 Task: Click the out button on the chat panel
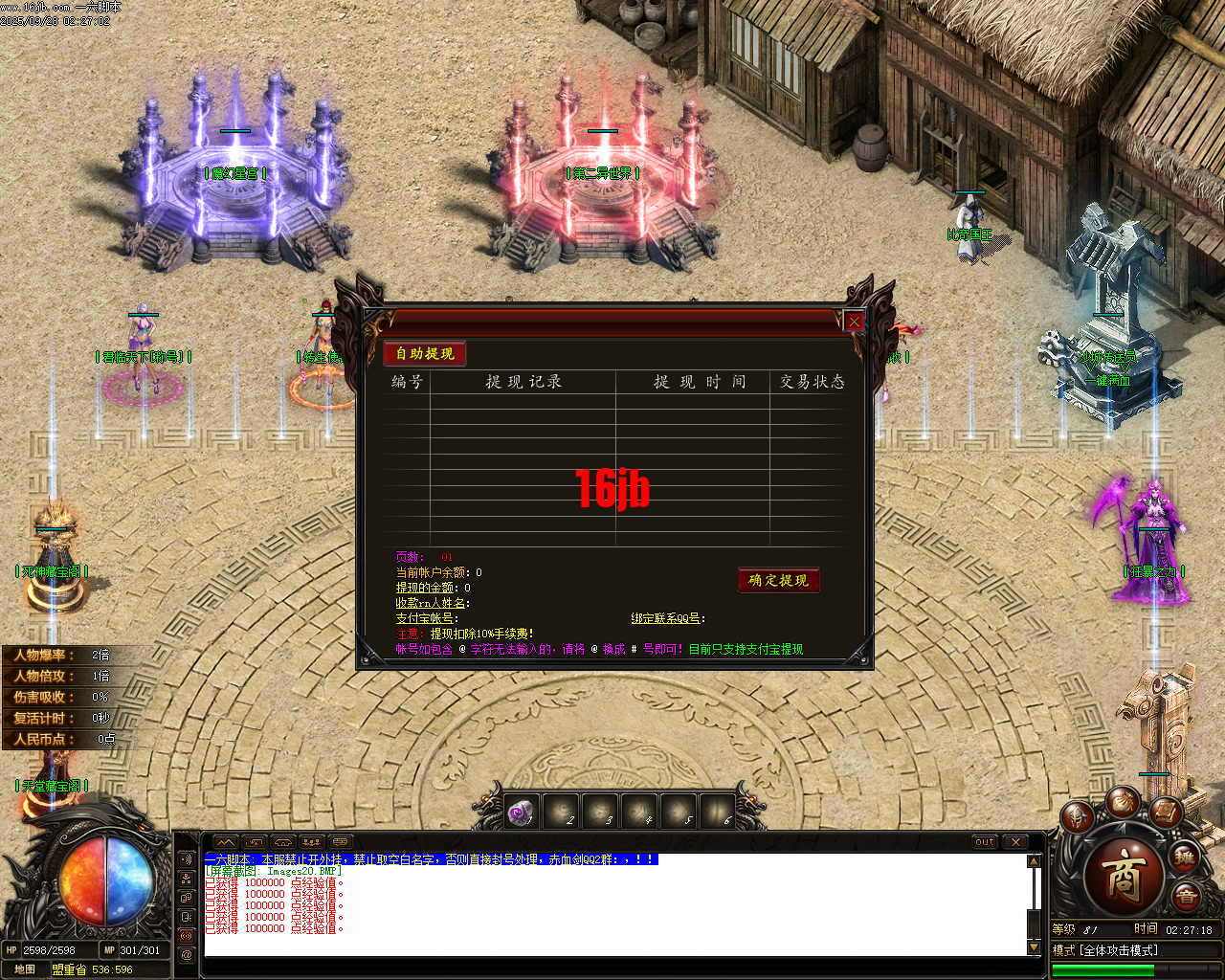985,842
